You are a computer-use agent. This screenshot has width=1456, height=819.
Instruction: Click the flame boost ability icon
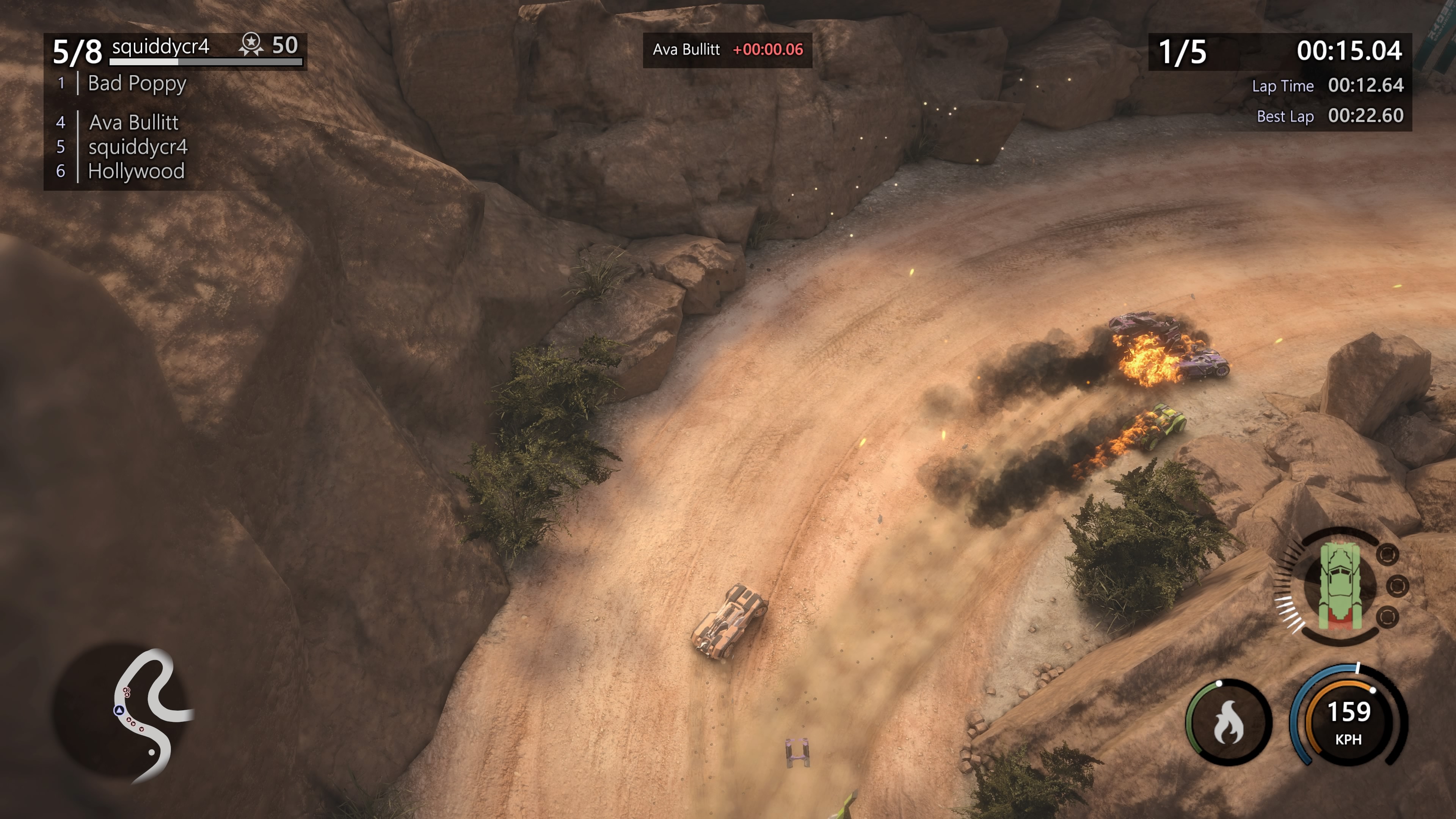pyautogui.click(x=1228, y=722)
